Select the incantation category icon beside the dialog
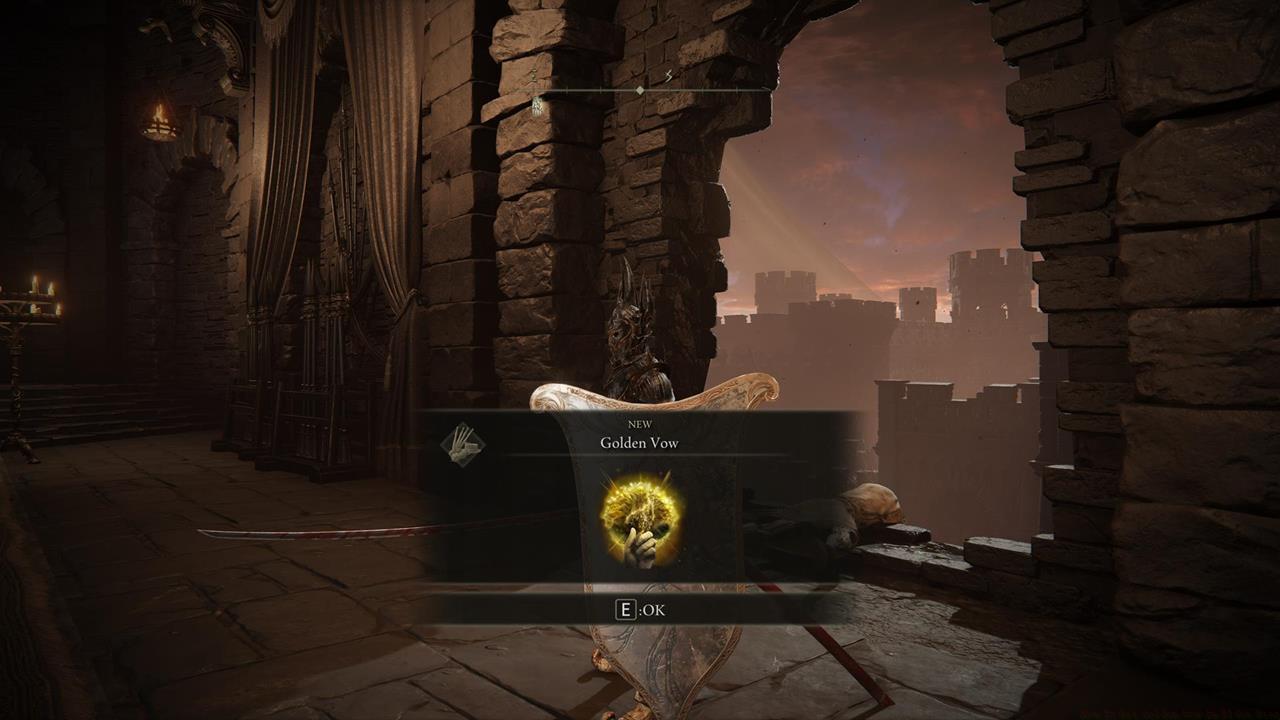1280x720 pixels. coord(465,446)
